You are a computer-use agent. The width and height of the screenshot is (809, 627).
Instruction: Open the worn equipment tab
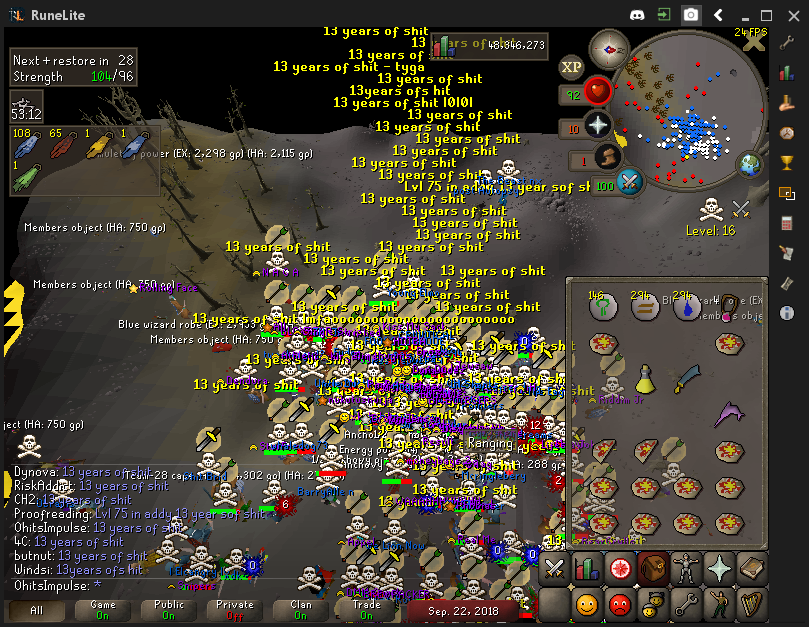686,568
